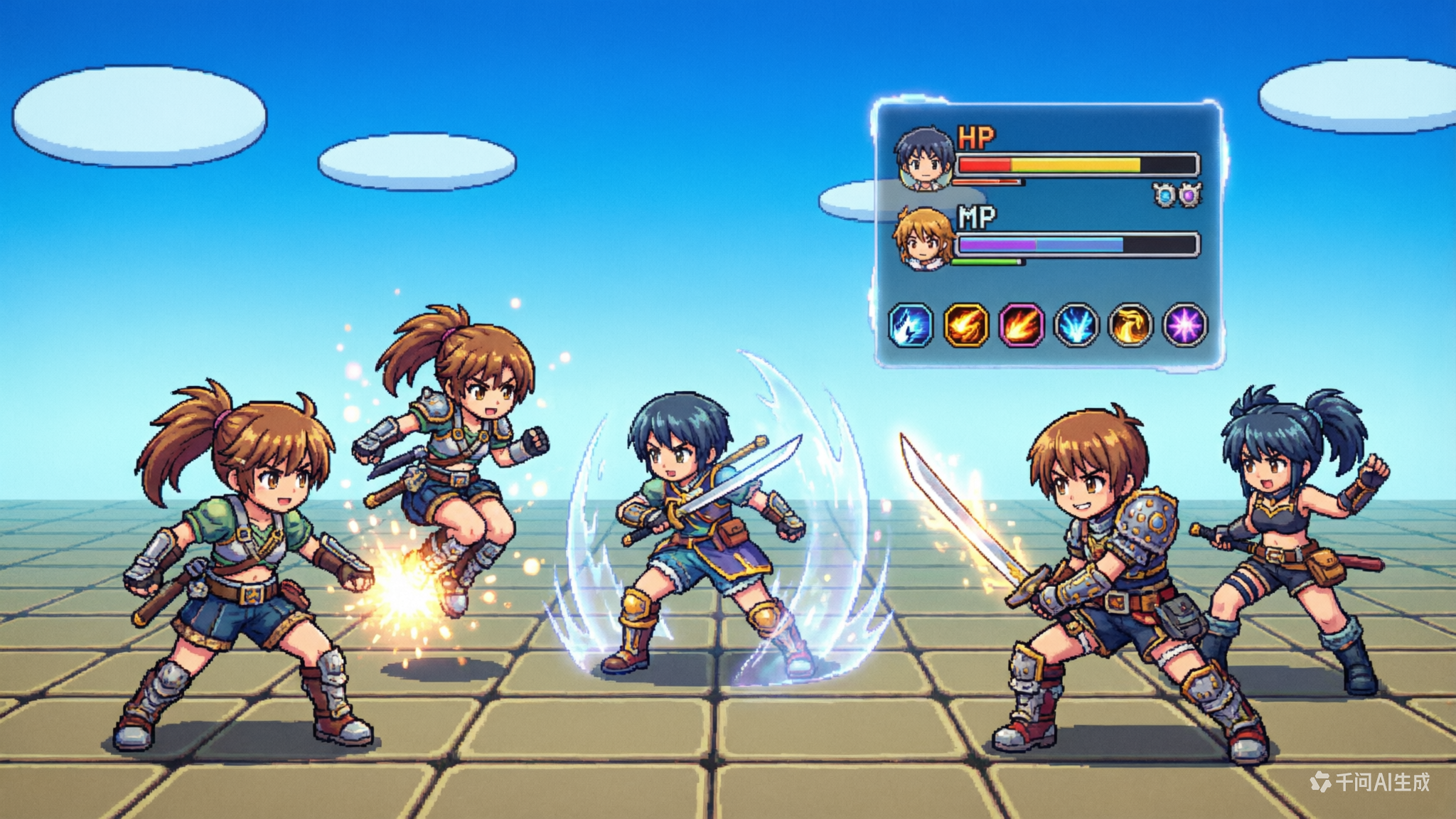Activate the blue lightning slash skill
The image size is (1456, 819).
click(x=911, y=325)
